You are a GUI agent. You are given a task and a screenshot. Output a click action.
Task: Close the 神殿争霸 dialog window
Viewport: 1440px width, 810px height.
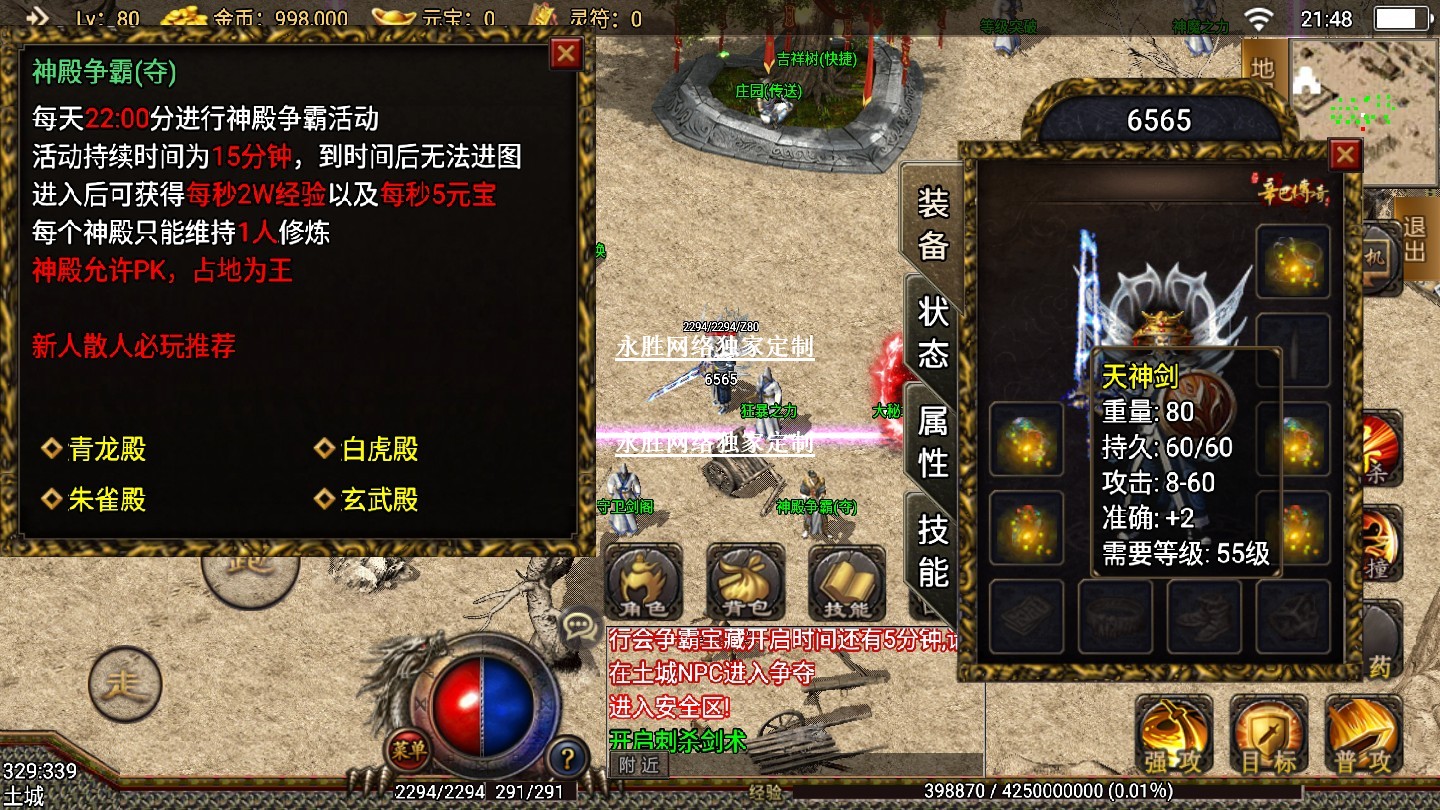pos(566,53)
